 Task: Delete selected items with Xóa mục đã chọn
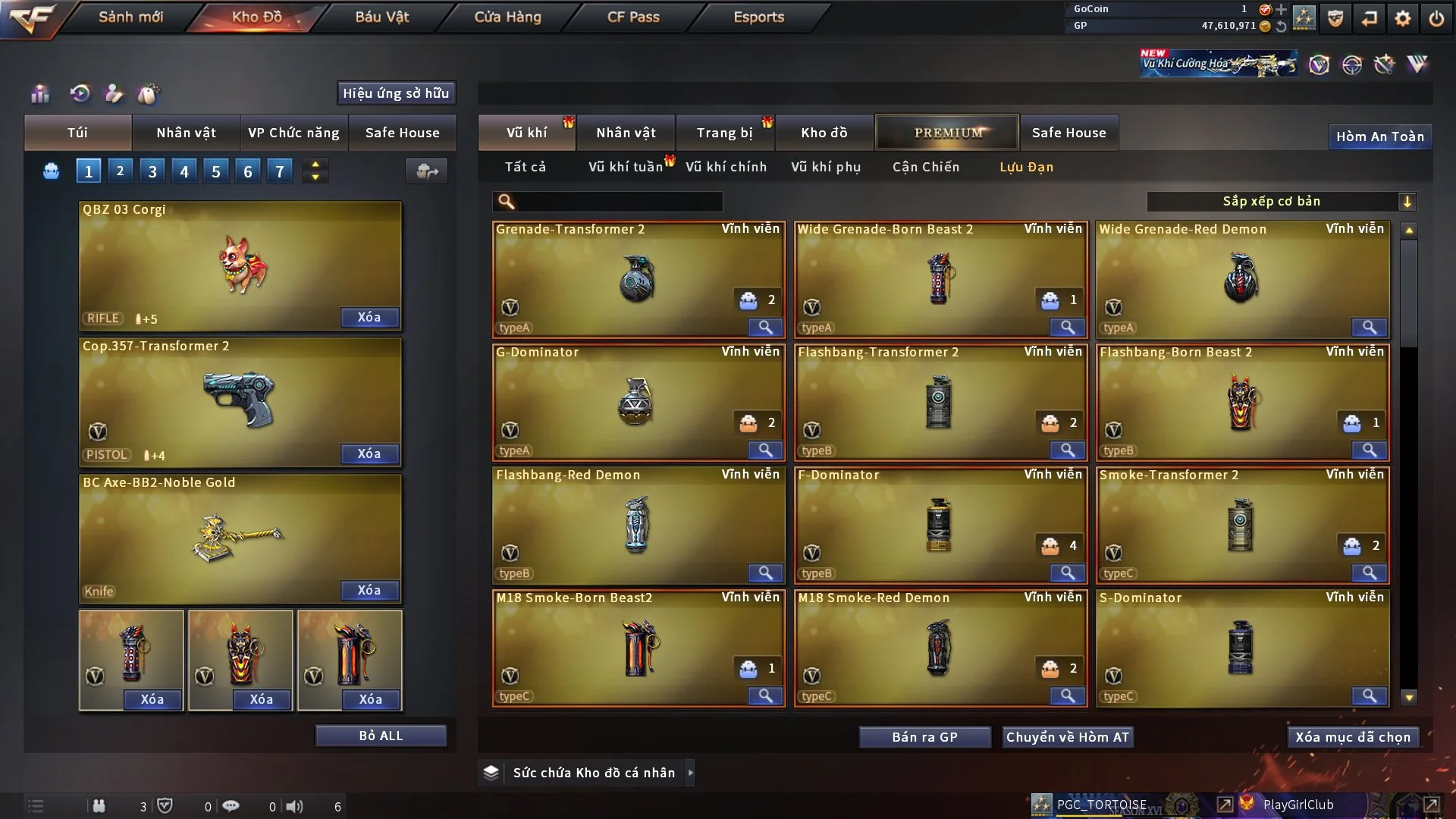[x=1352, y=737]
